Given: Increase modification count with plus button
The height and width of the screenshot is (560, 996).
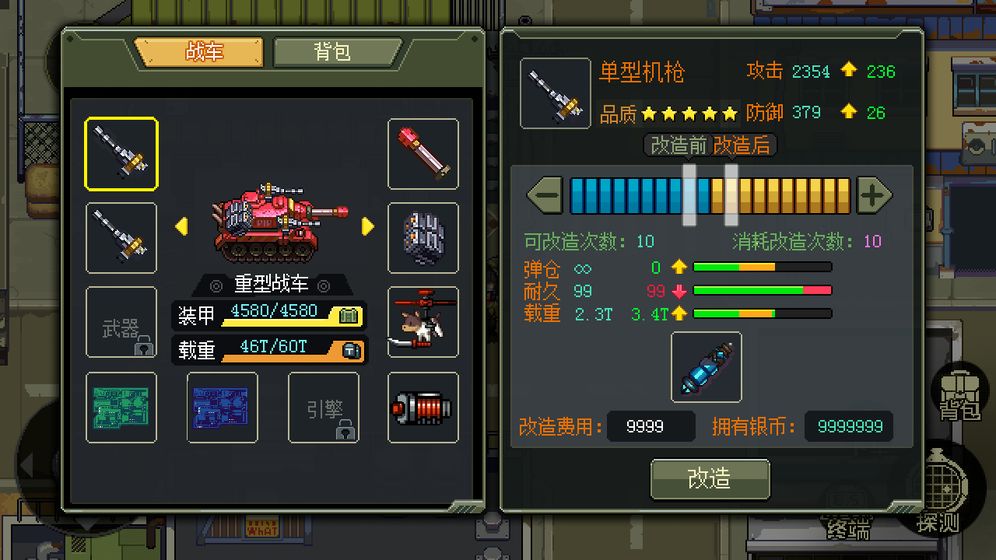Looking at the screenshot, I should click(873, 196).
